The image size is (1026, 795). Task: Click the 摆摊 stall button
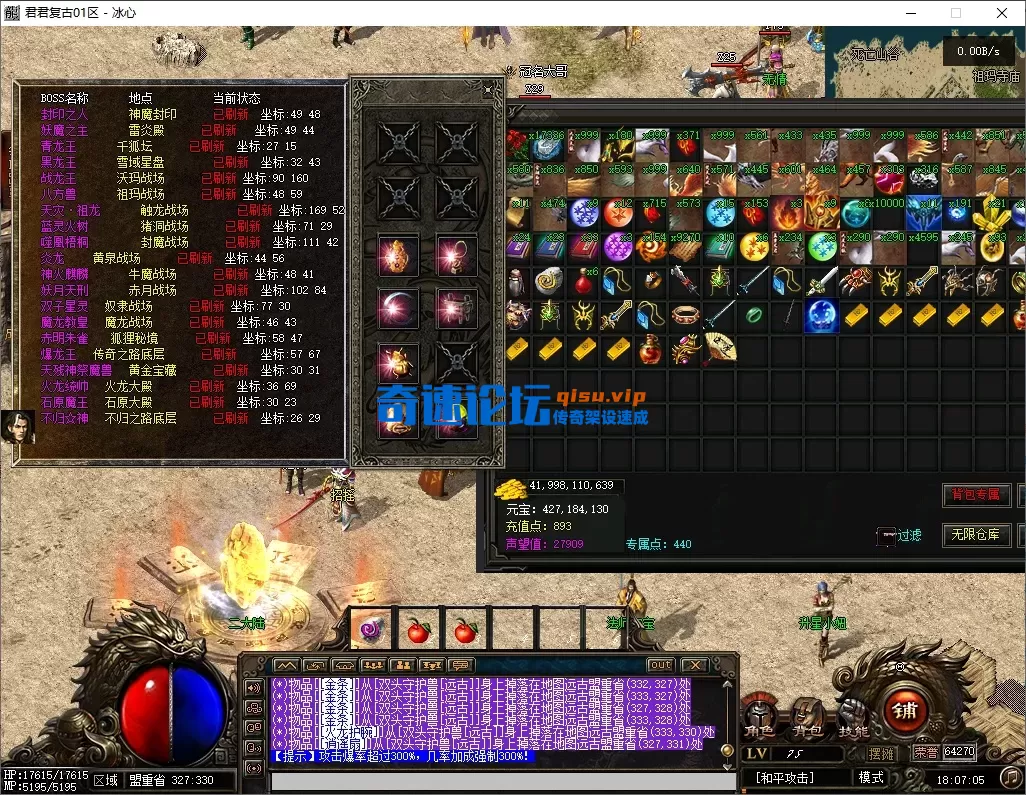881,753
